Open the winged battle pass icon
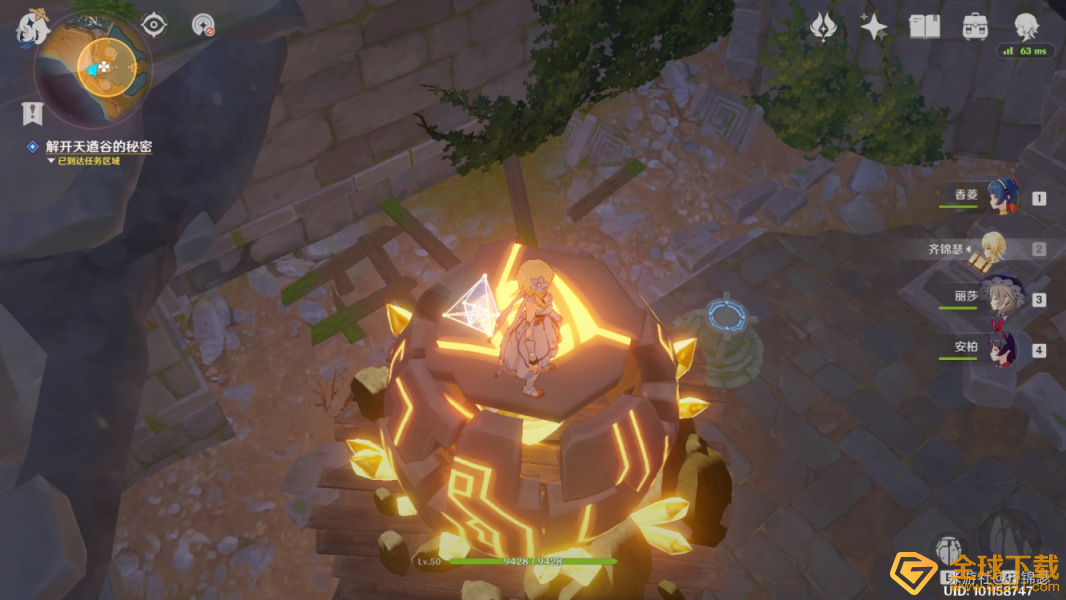 tap(823, 27)
